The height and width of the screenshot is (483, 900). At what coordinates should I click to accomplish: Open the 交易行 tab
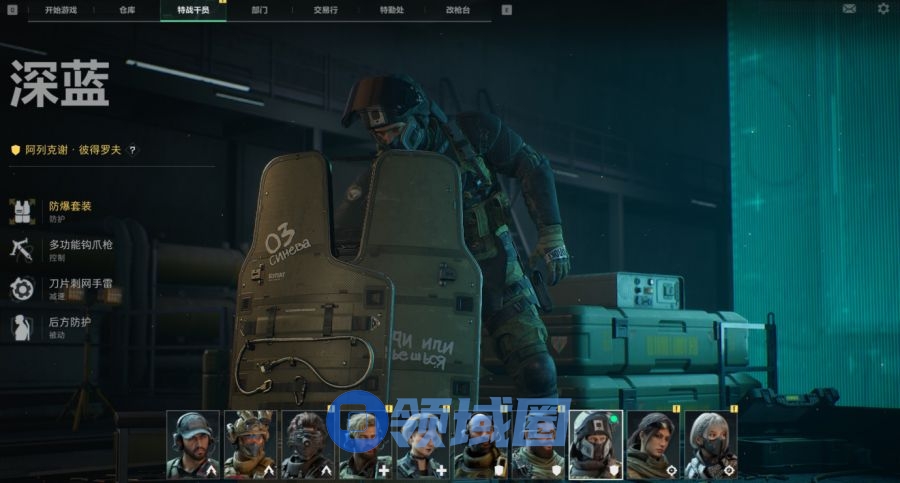(x=324, y=9)
